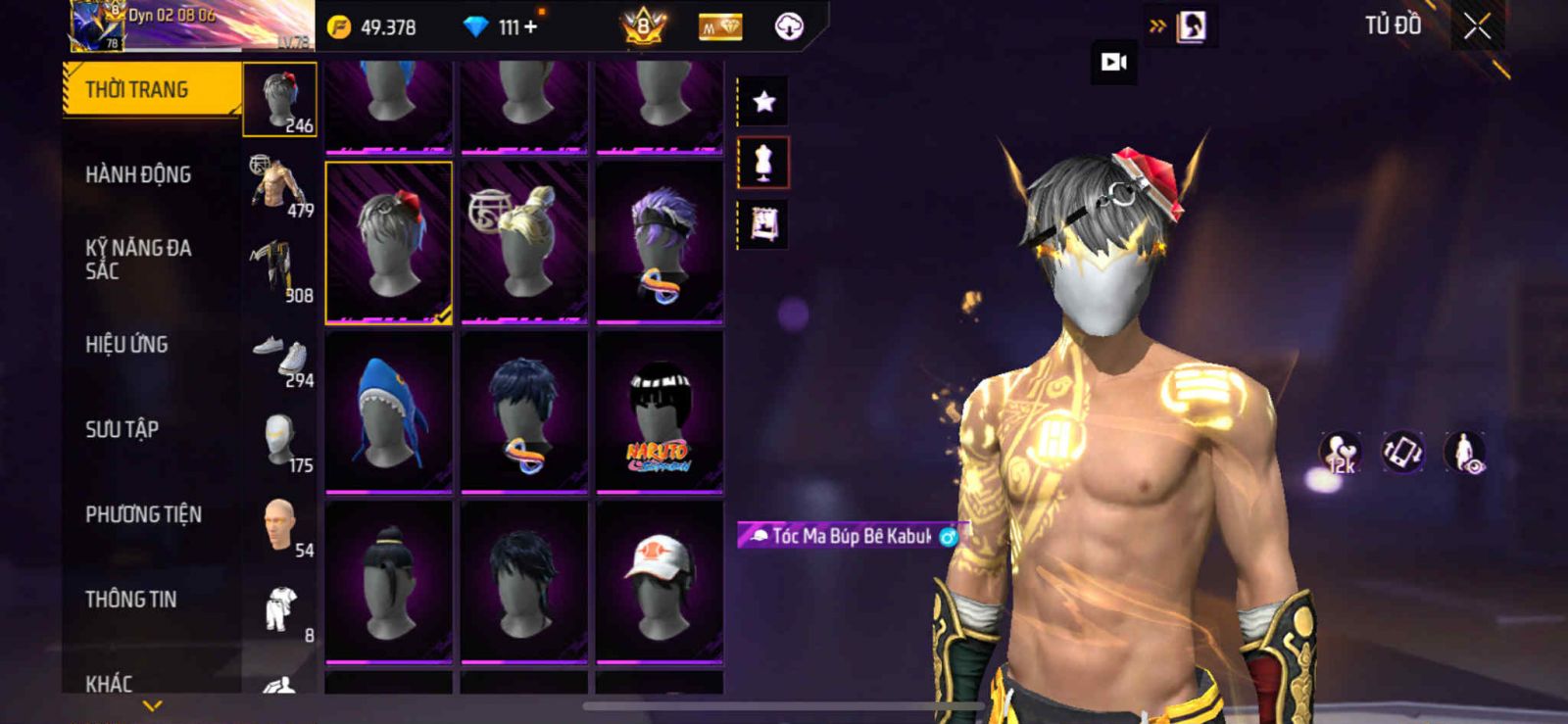
Task: Close the wardrobe with the X button
Action: pos(1477,27)
